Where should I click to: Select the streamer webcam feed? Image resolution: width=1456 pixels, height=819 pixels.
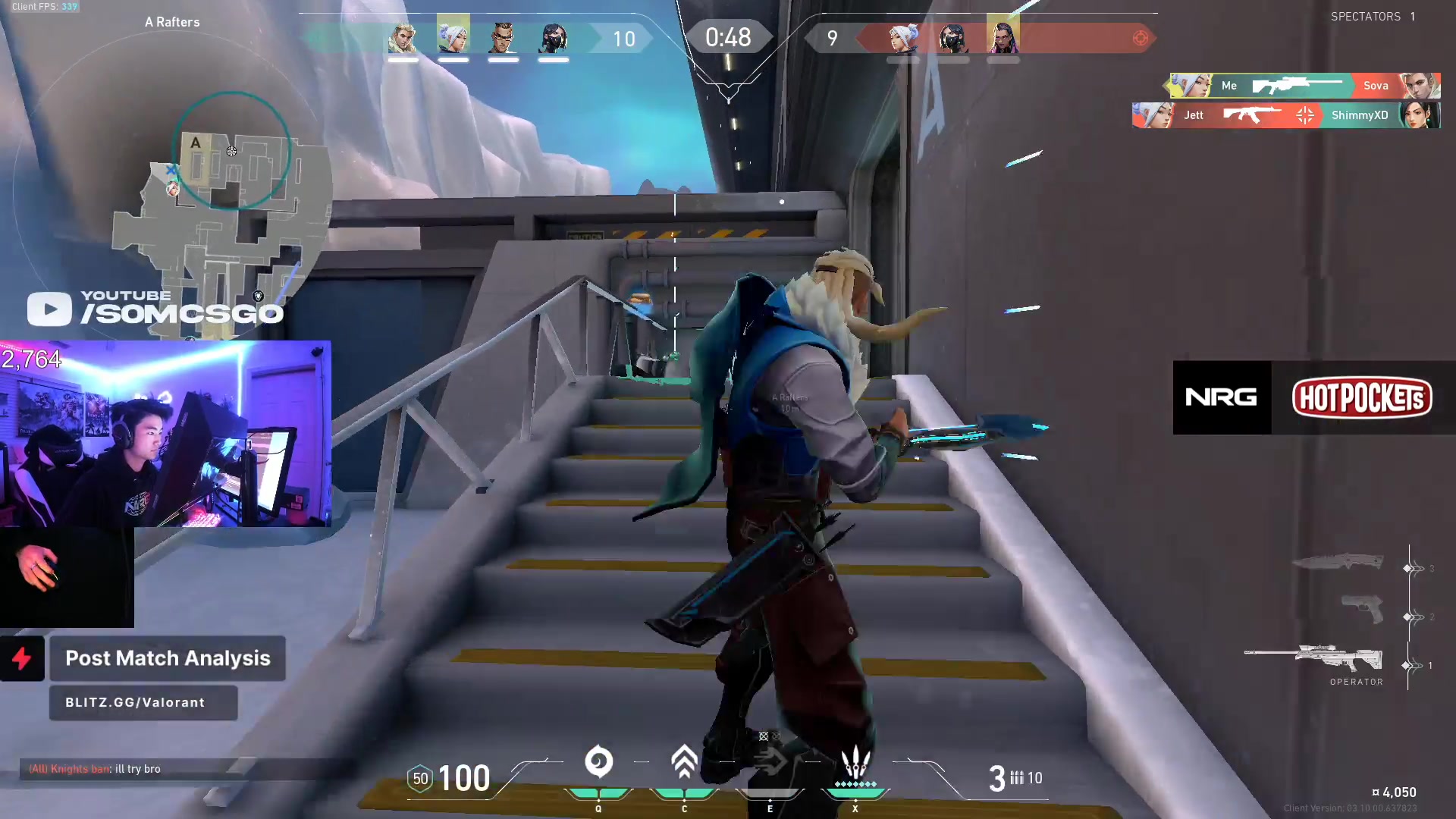click(x=165, y=434)
